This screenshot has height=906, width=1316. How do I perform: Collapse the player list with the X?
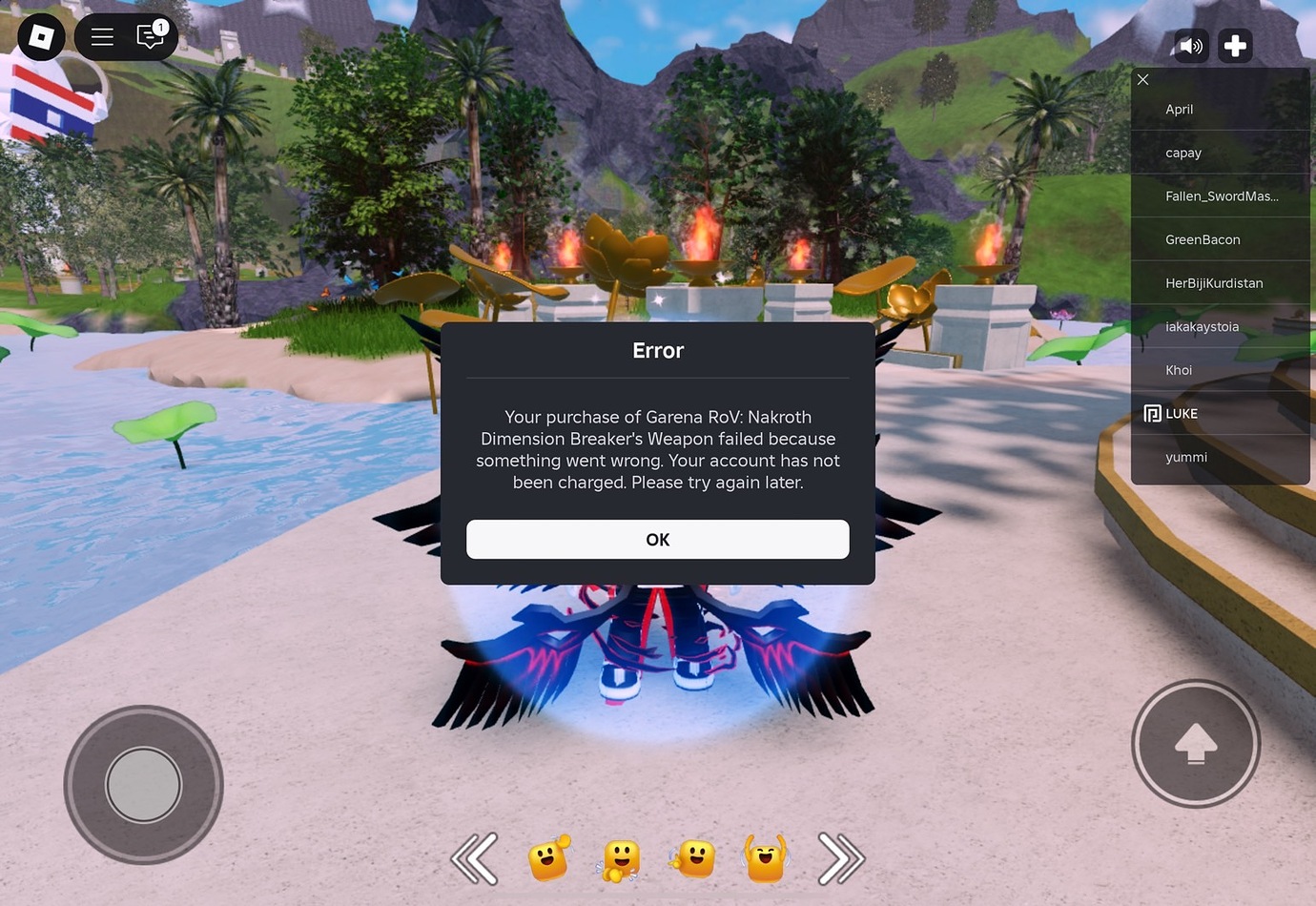[1142, 79]
